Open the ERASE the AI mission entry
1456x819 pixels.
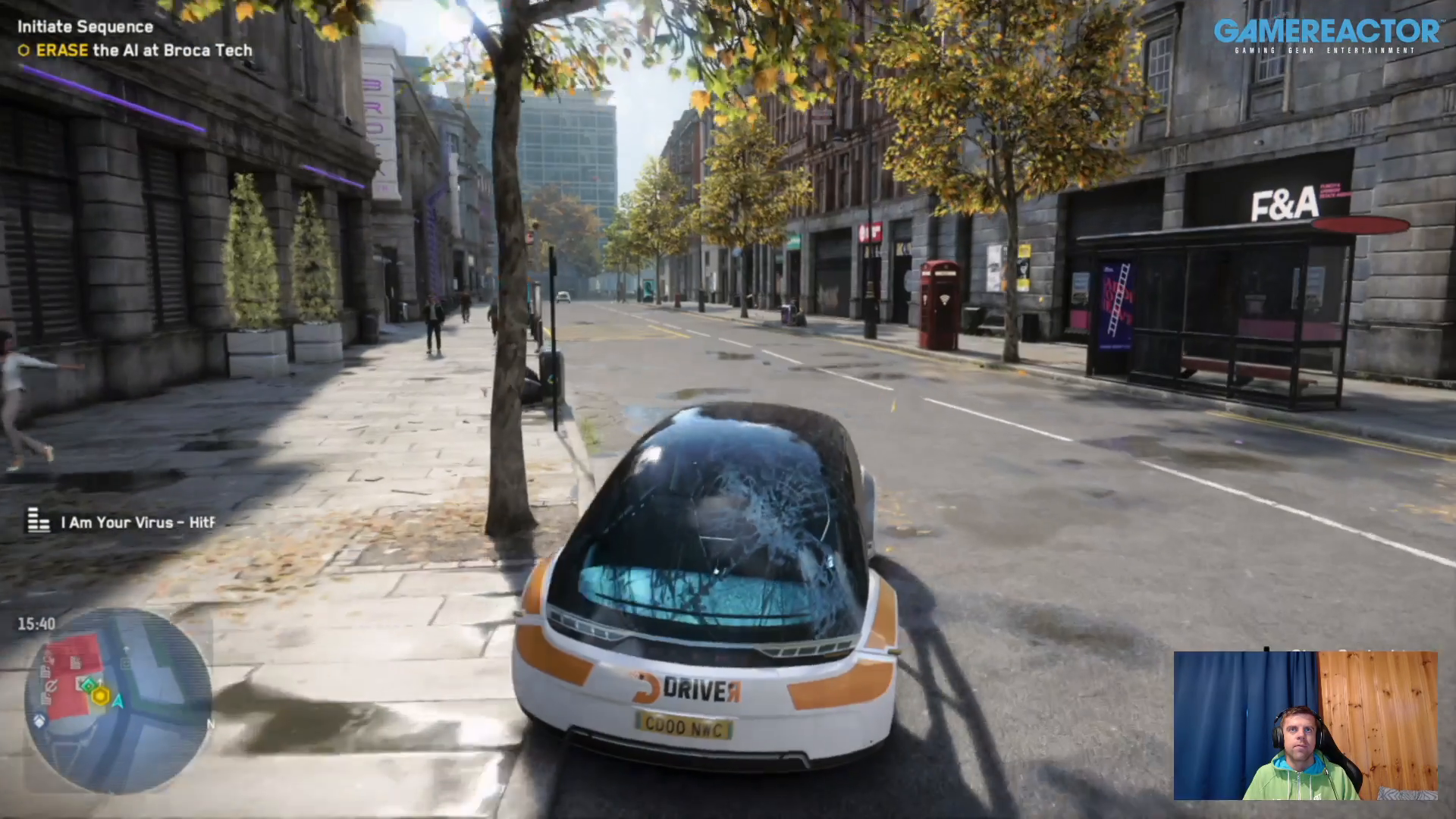[136, 50]
